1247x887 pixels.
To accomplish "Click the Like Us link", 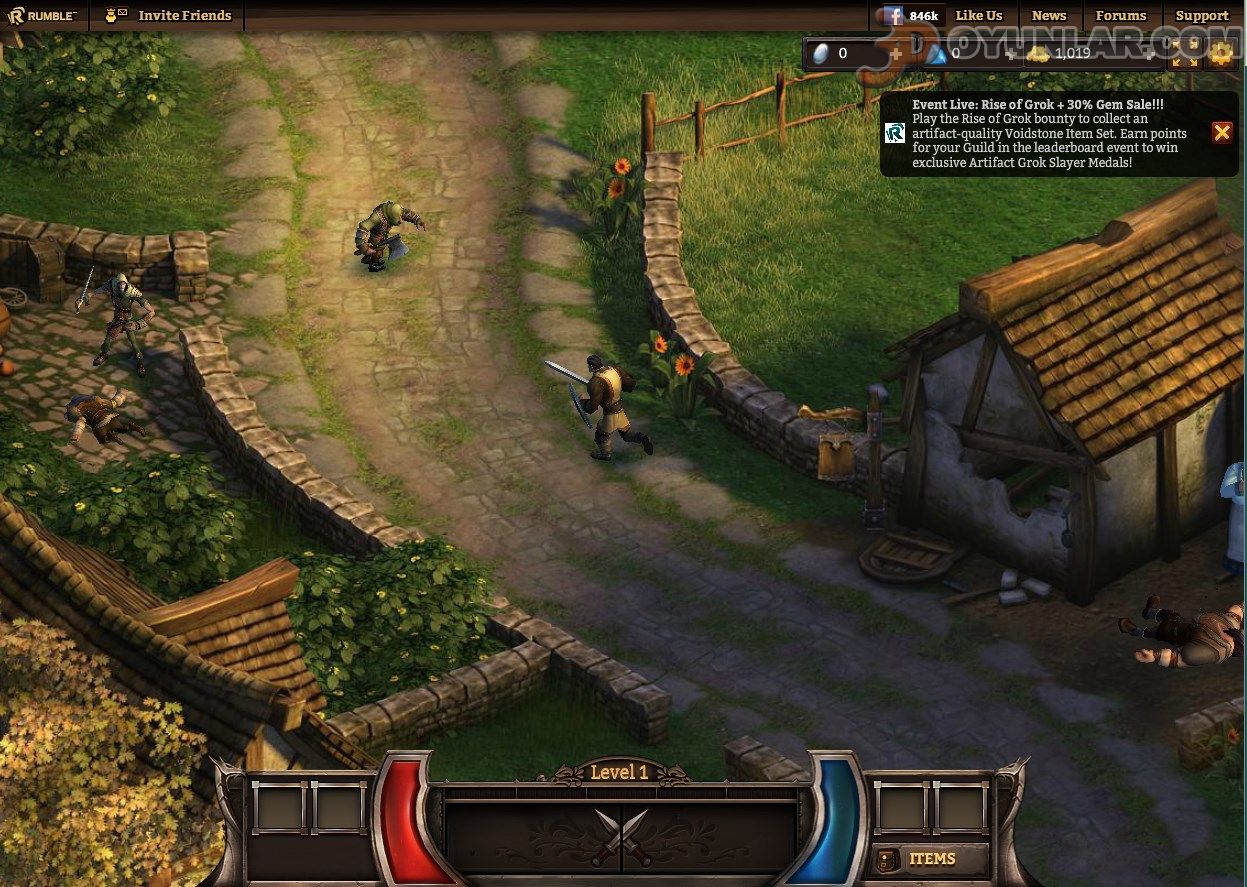I will pyautogui.click(x=978, y=15).
